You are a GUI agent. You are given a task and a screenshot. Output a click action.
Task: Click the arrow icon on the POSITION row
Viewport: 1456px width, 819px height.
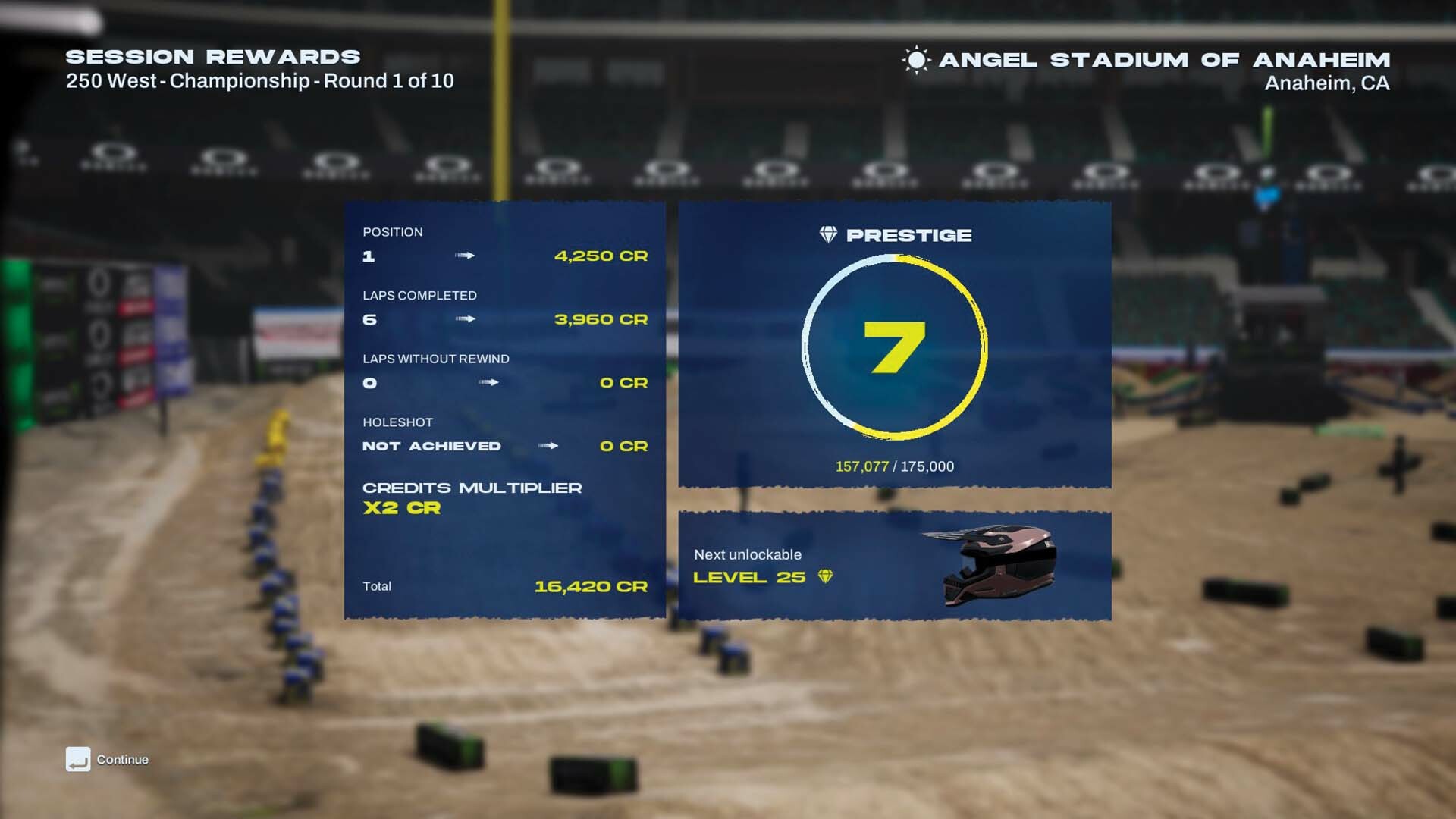[464, 256]
